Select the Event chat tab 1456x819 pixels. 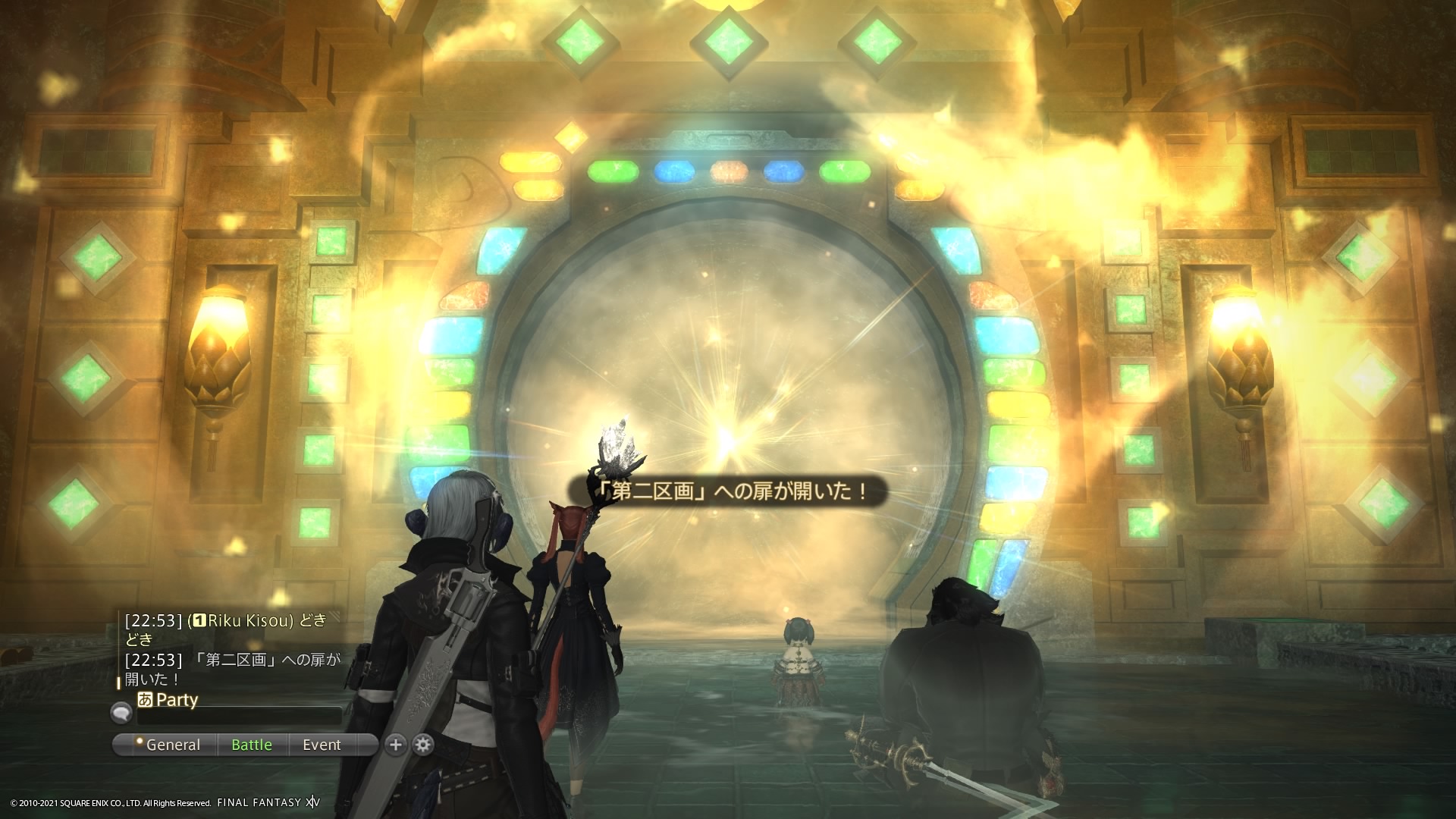pos(322,745)
